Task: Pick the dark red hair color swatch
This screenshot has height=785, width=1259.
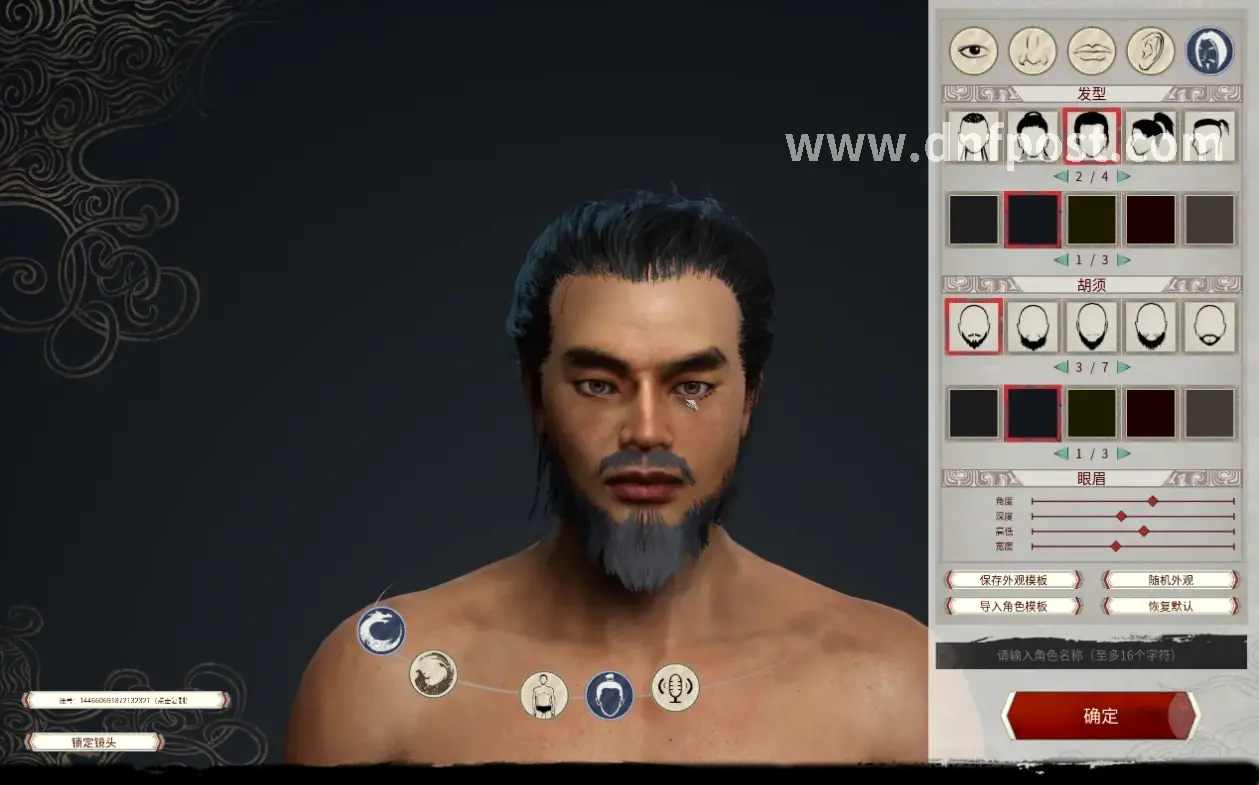Action: pos(1151,220)
